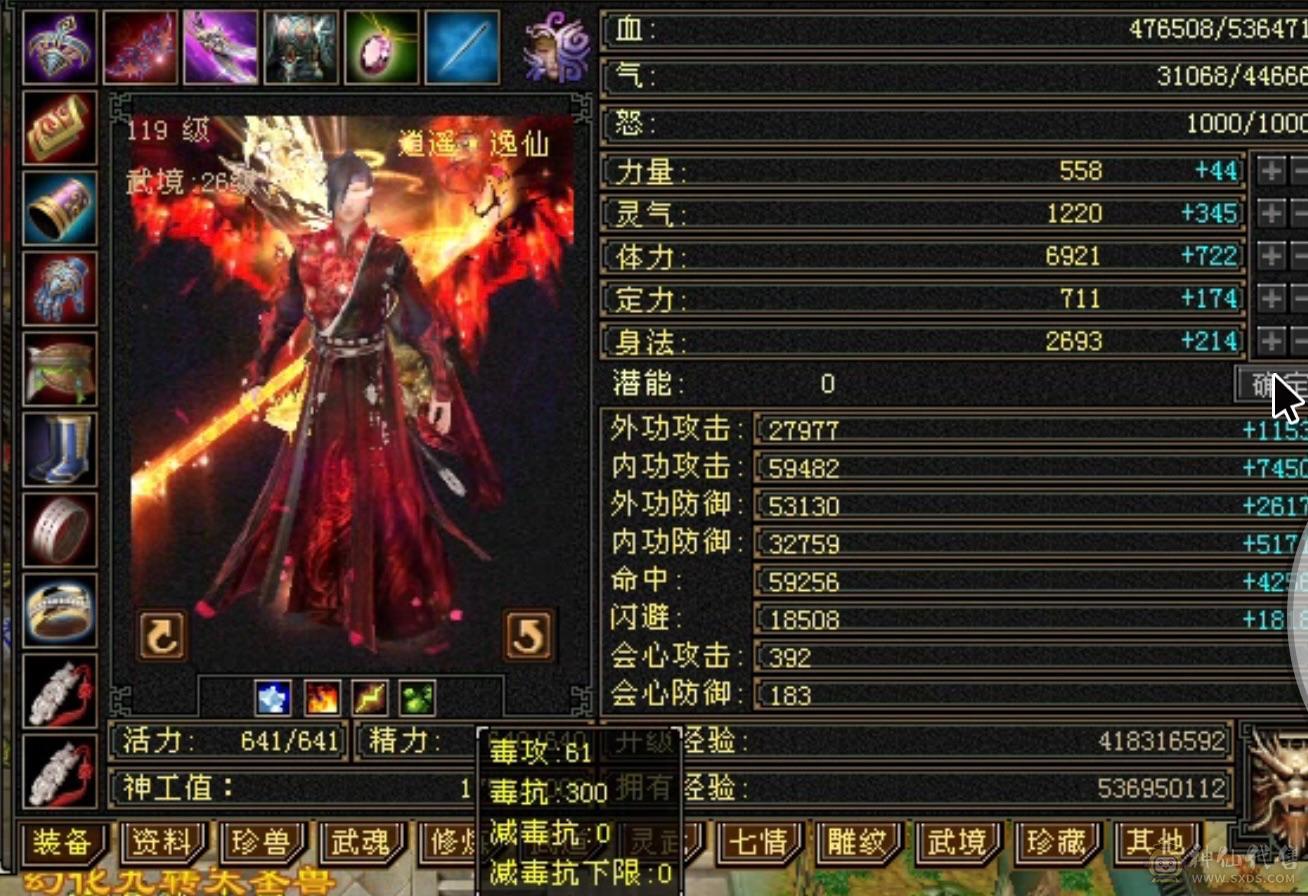Increase 身法 with its plus stepper
The width and height of the screenshot is (1308, 896).
click(1272, 340)
